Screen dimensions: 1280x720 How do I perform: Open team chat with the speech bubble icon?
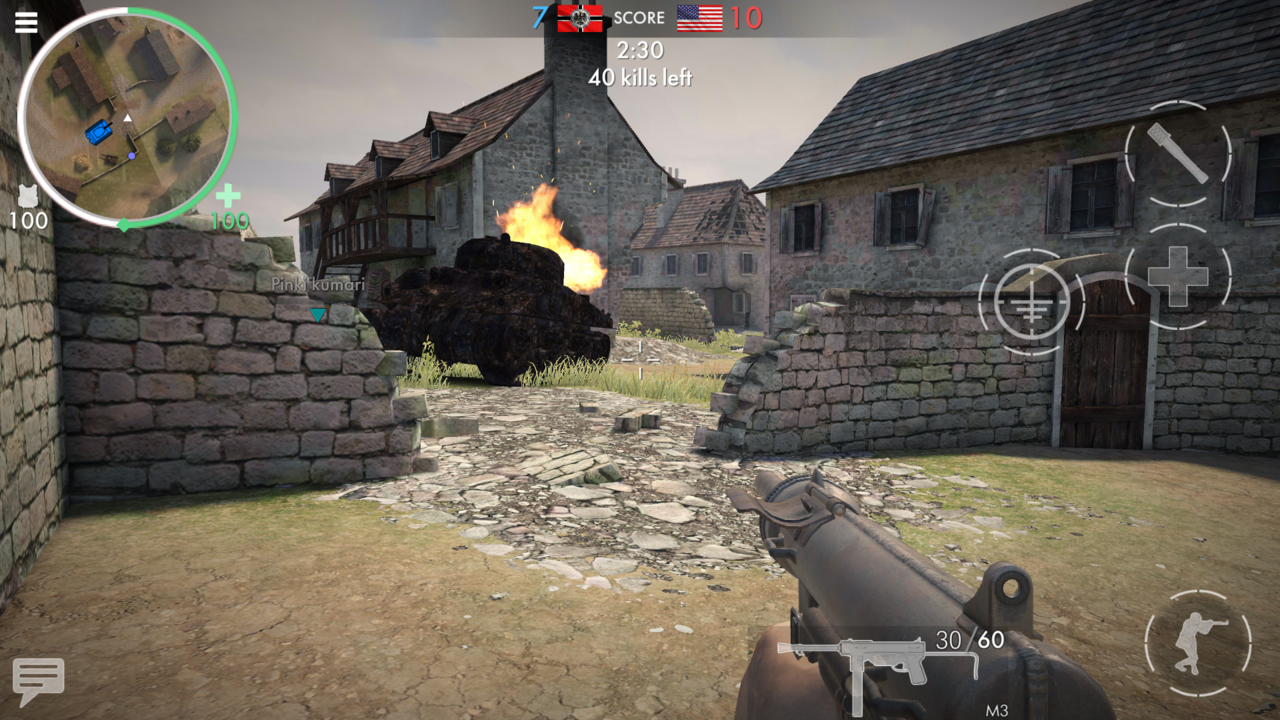[38, 677]
